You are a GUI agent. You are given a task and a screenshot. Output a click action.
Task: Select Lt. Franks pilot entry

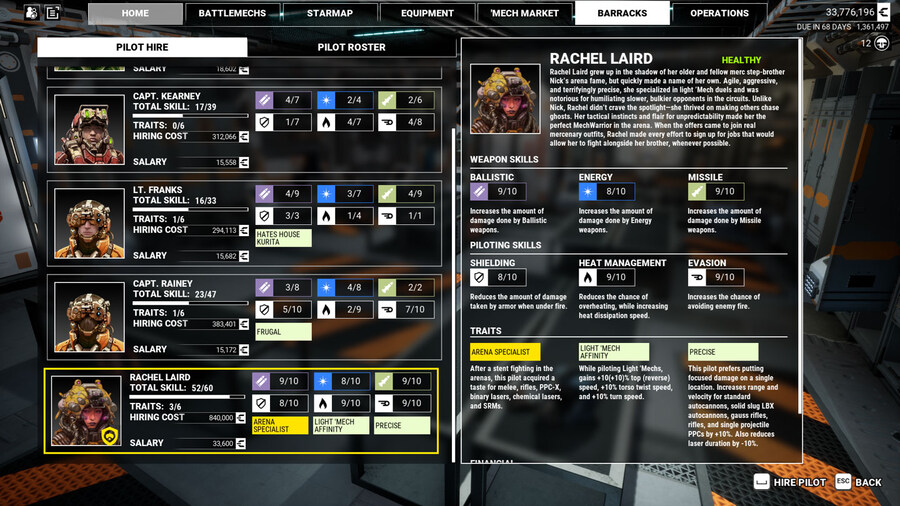(x=150, y=224)
